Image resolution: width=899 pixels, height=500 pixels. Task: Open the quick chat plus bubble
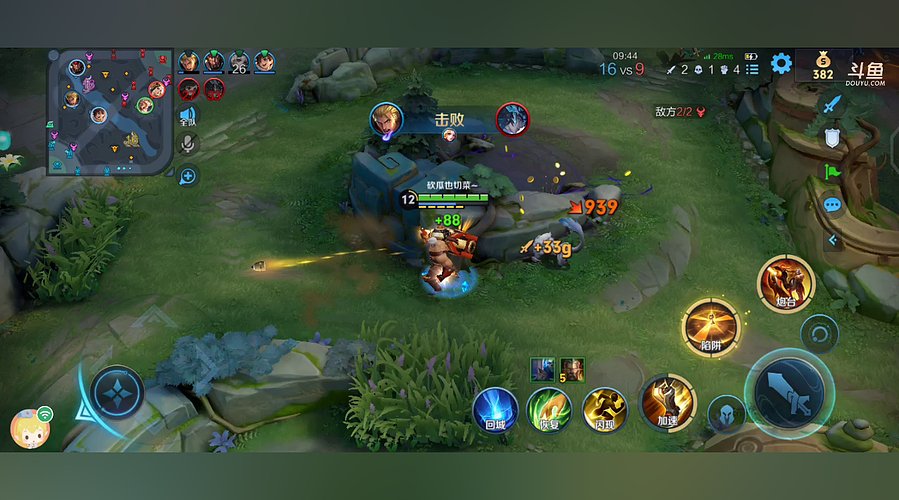(188, 176)
